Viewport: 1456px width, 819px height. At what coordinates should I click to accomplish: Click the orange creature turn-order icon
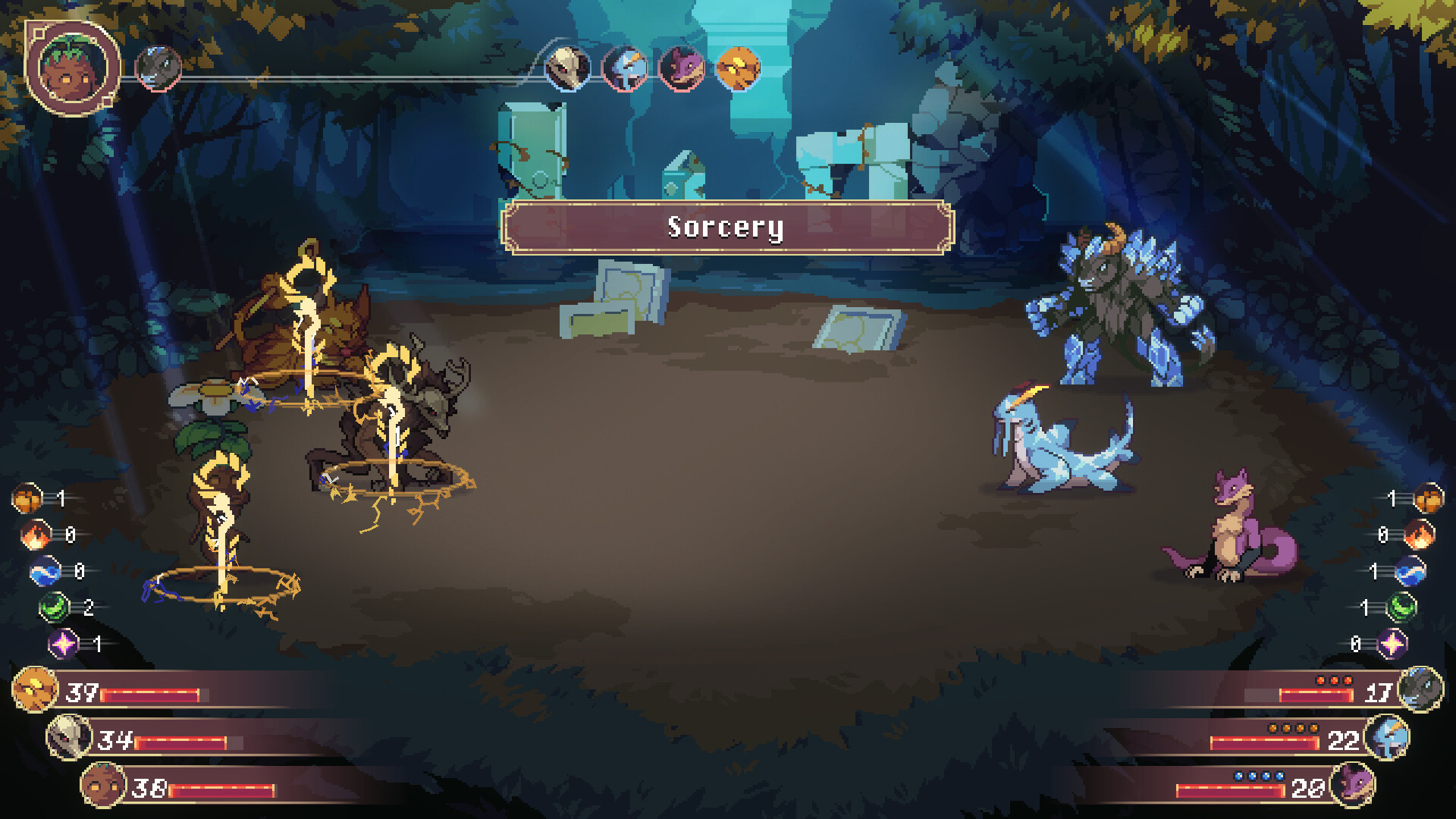pos(739,70)
